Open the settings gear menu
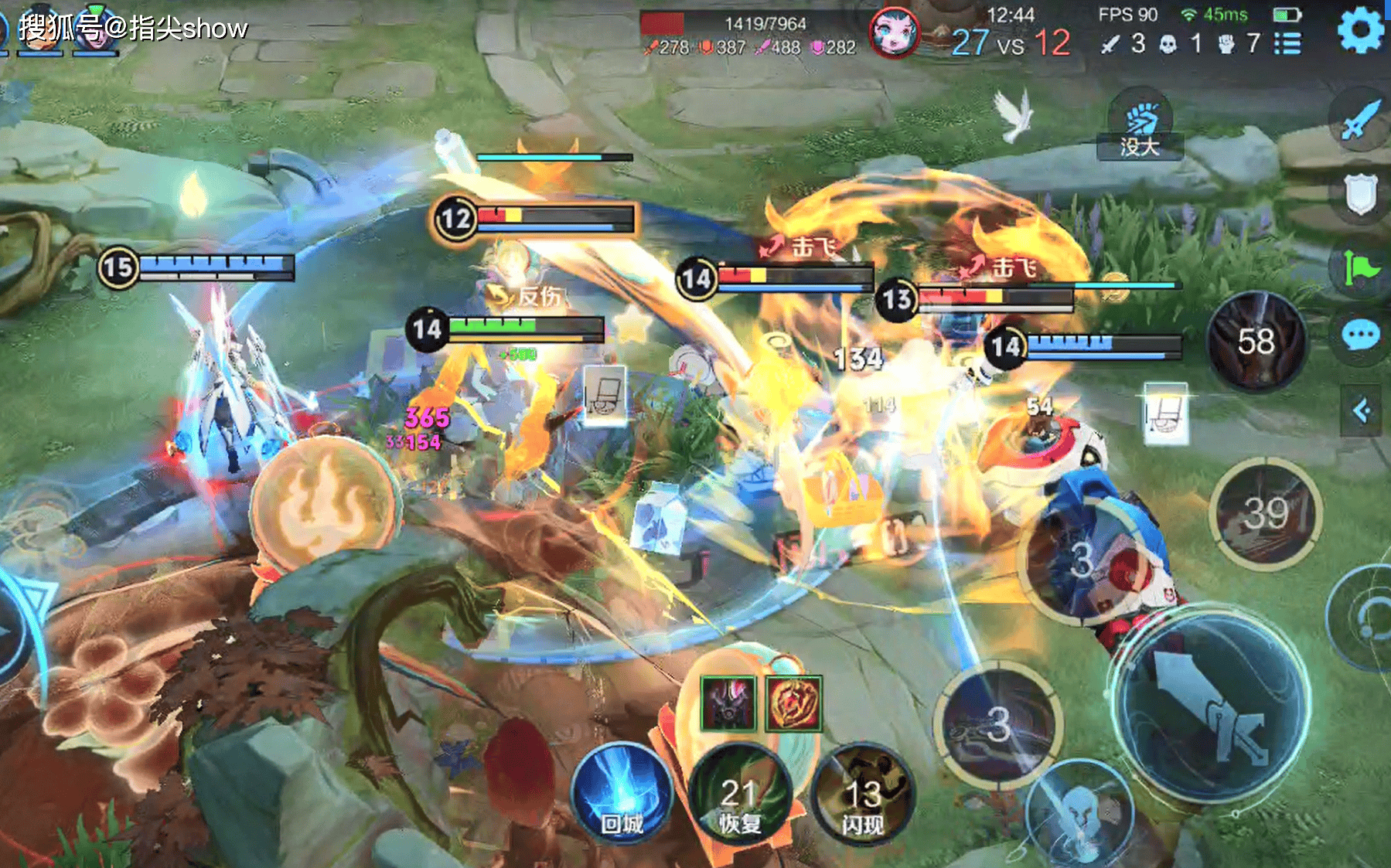This screenshot has height=868, width=1391. point(1360,31)
